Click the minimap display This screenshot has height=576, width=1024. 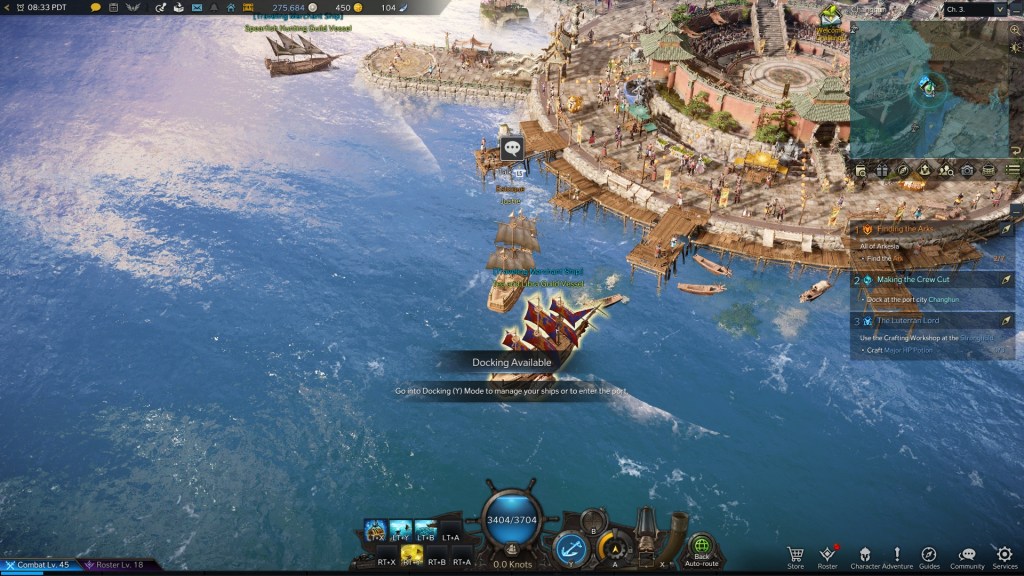930,88
